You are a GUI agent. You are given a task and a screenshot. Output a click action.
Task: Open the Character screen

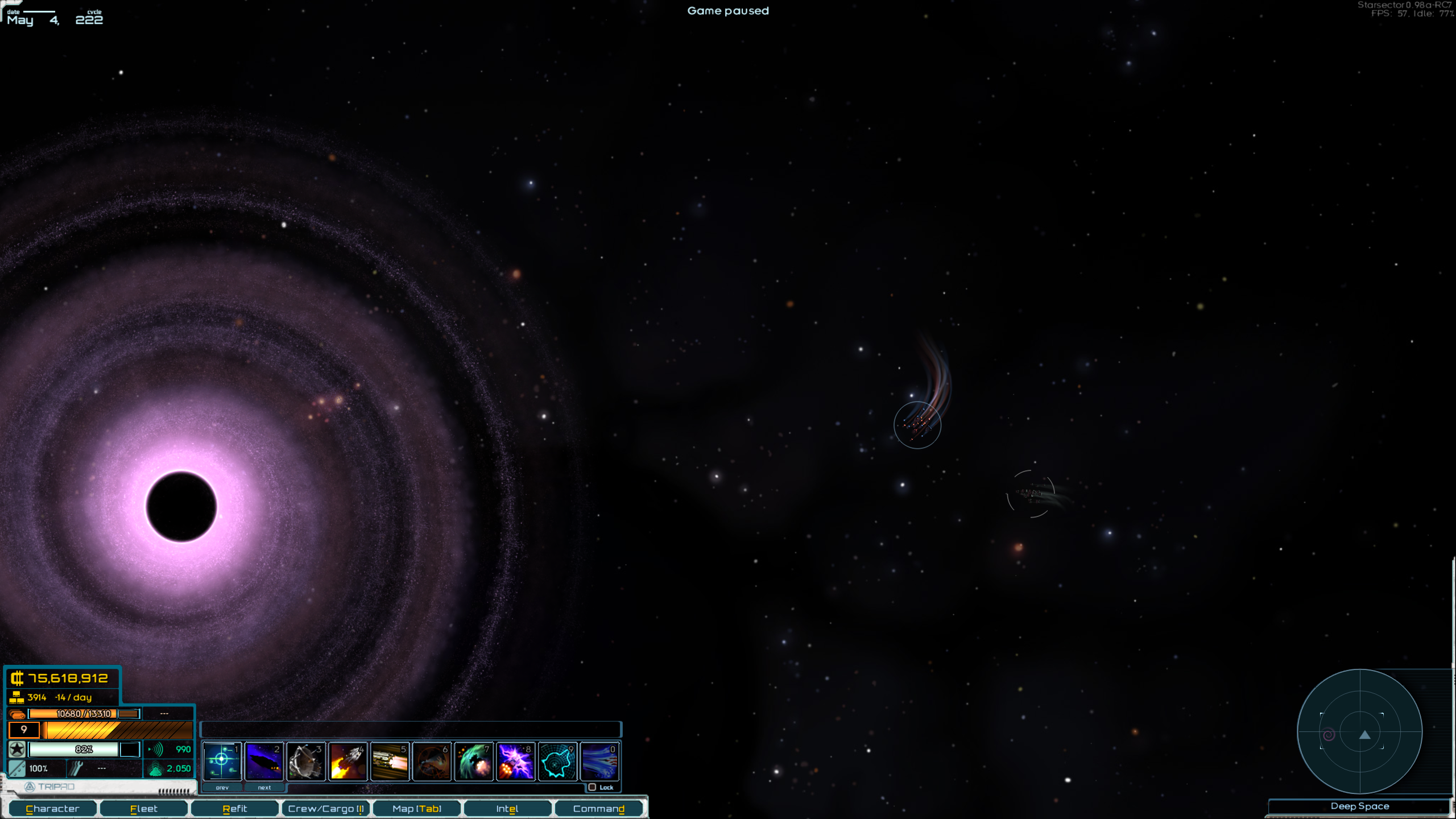tap(53, 808)
